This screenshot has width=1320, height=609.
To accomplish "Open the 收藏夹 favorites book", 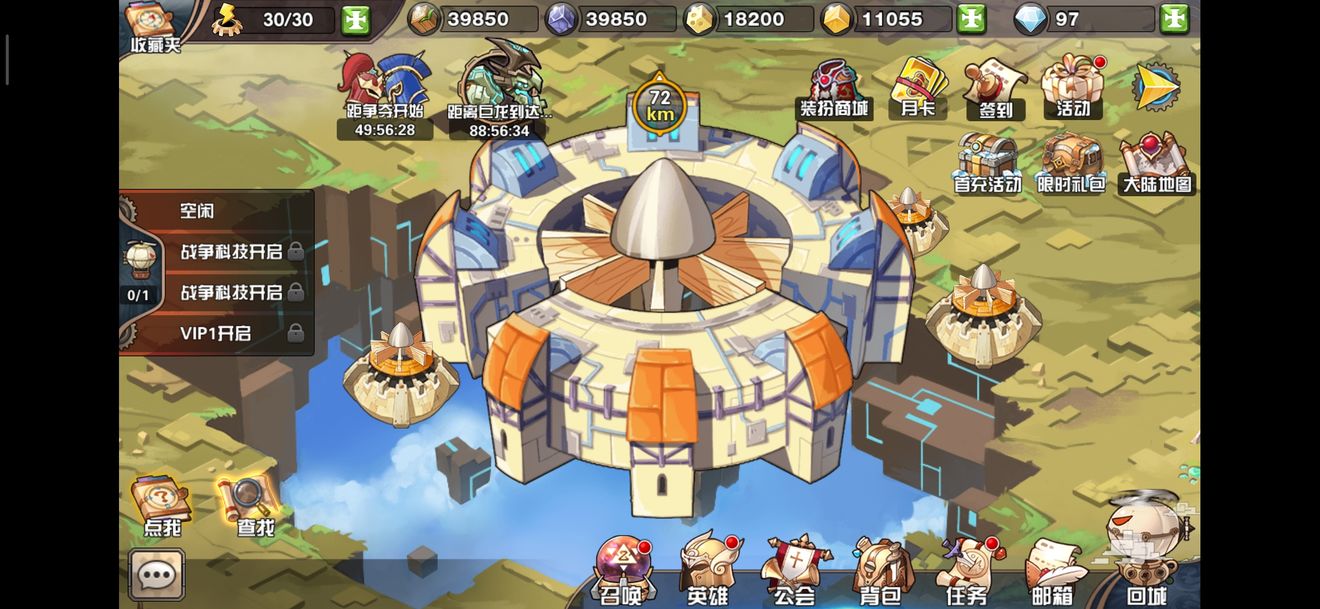I will click(152, 25).
